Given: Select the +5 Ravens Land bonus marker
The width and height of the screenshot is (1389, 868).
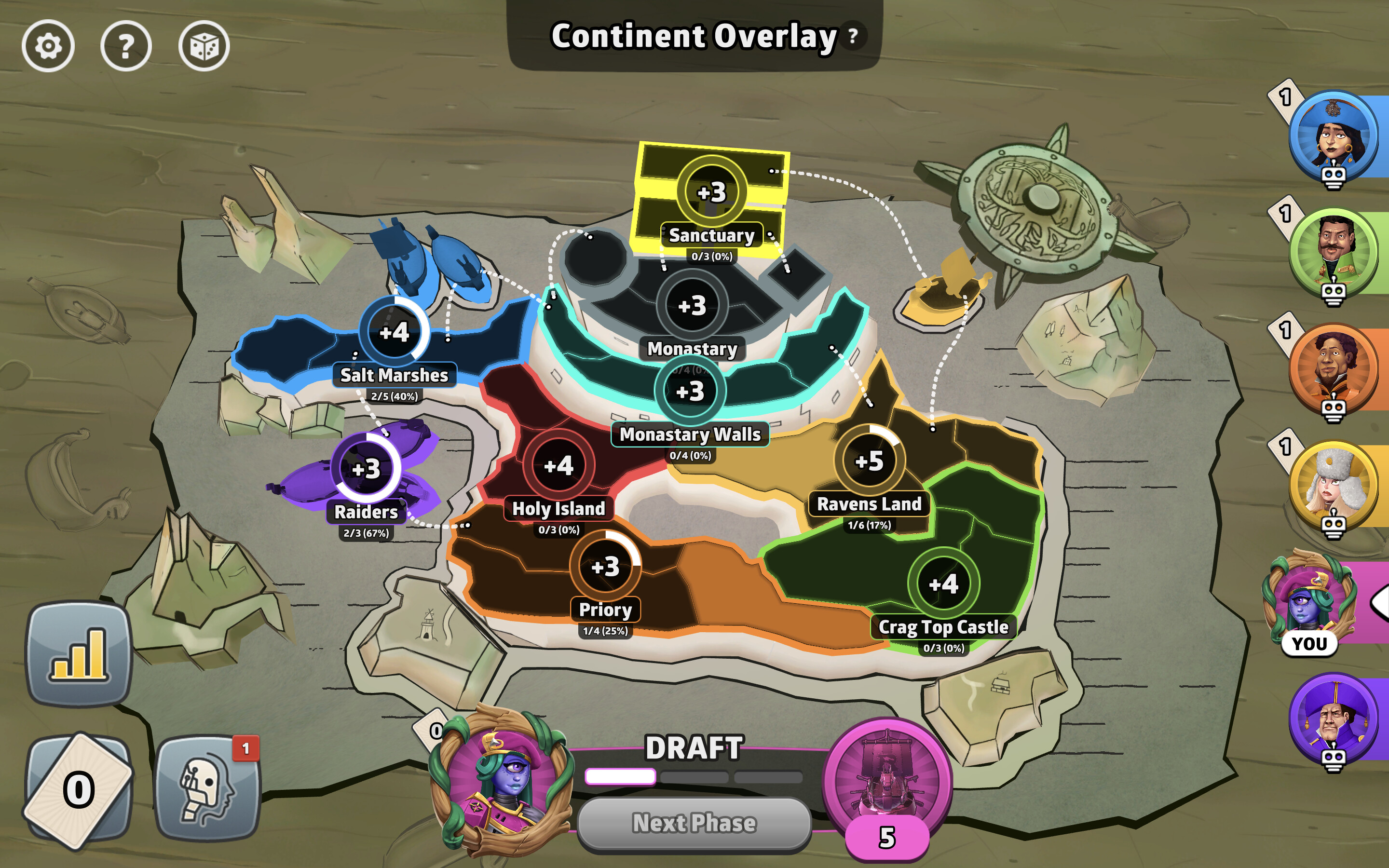Looking at the screenshot, I should pyautogui.click(x=869, y=459).
